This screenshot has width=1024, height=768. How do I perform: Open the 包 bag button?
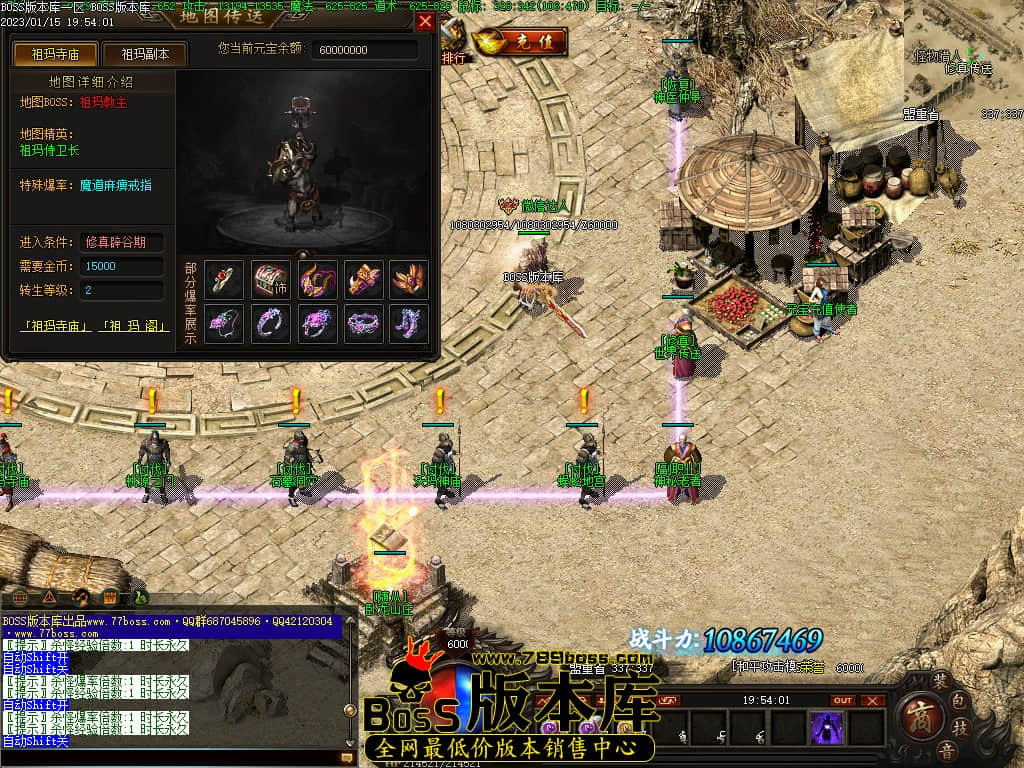coord(959,698)
